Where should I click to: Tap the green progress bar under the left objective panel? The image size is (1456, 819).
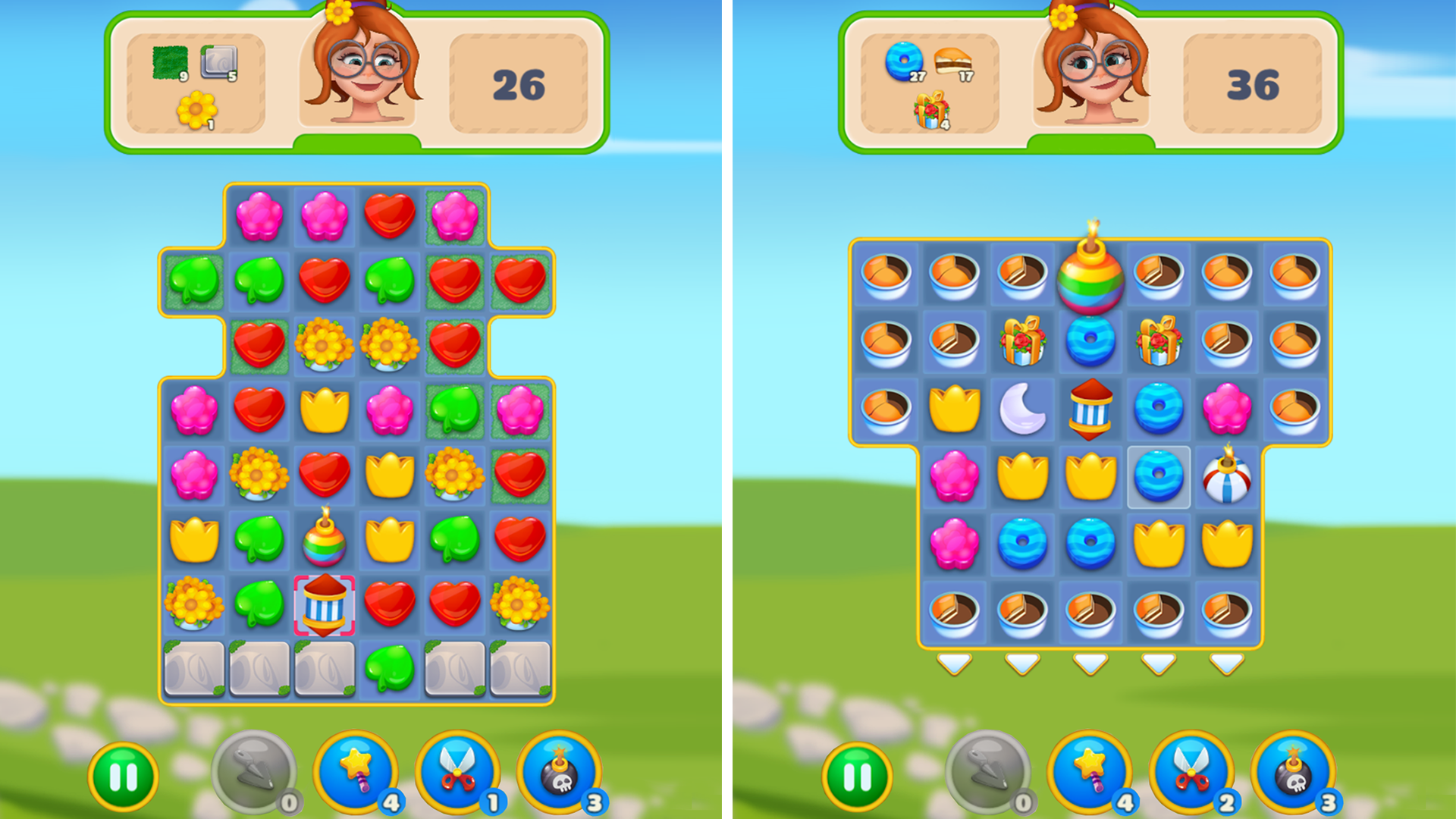click(x=353, y=140)
